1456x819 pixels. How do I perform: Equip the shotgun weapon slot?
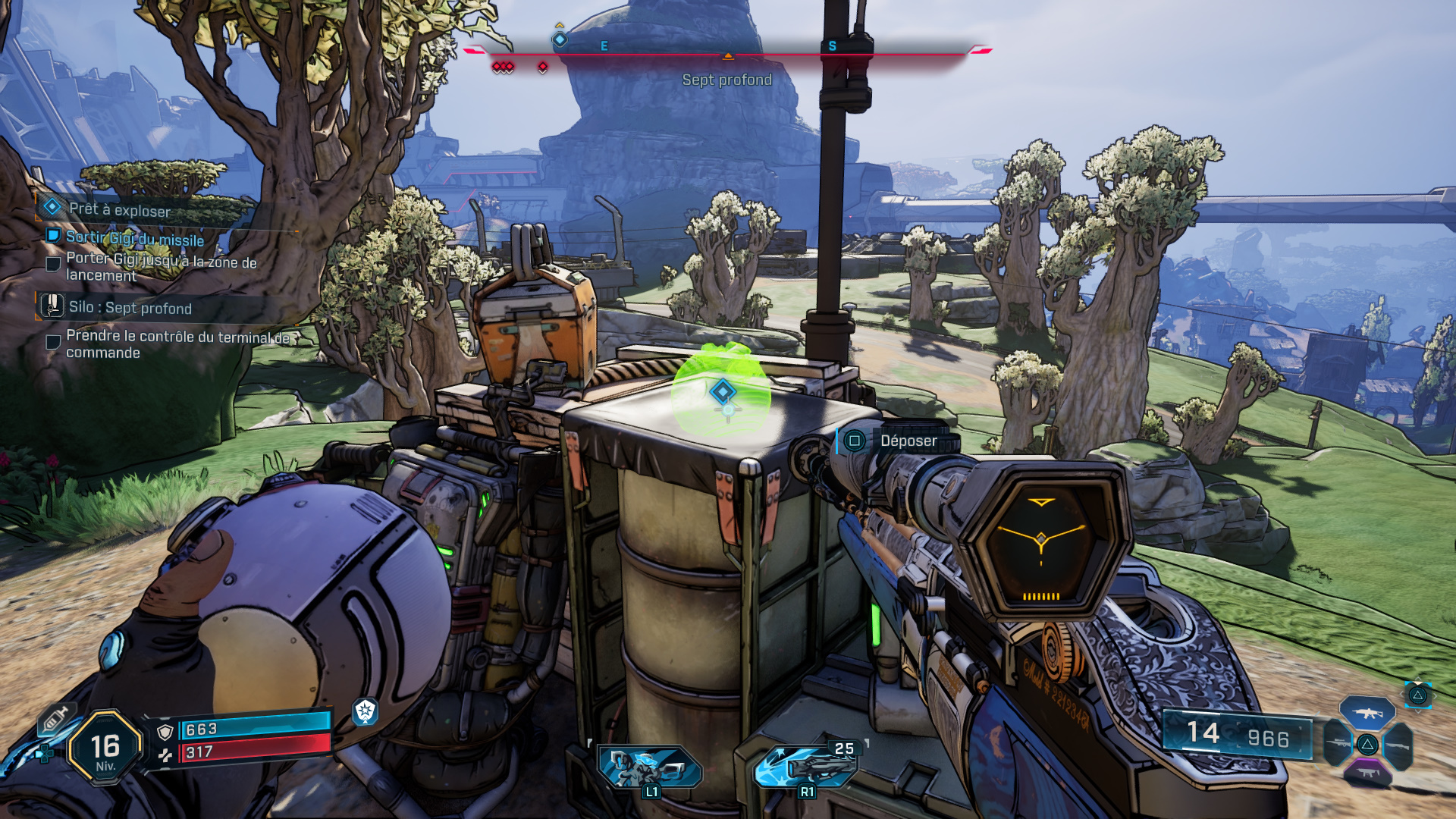pos(1397,745)
